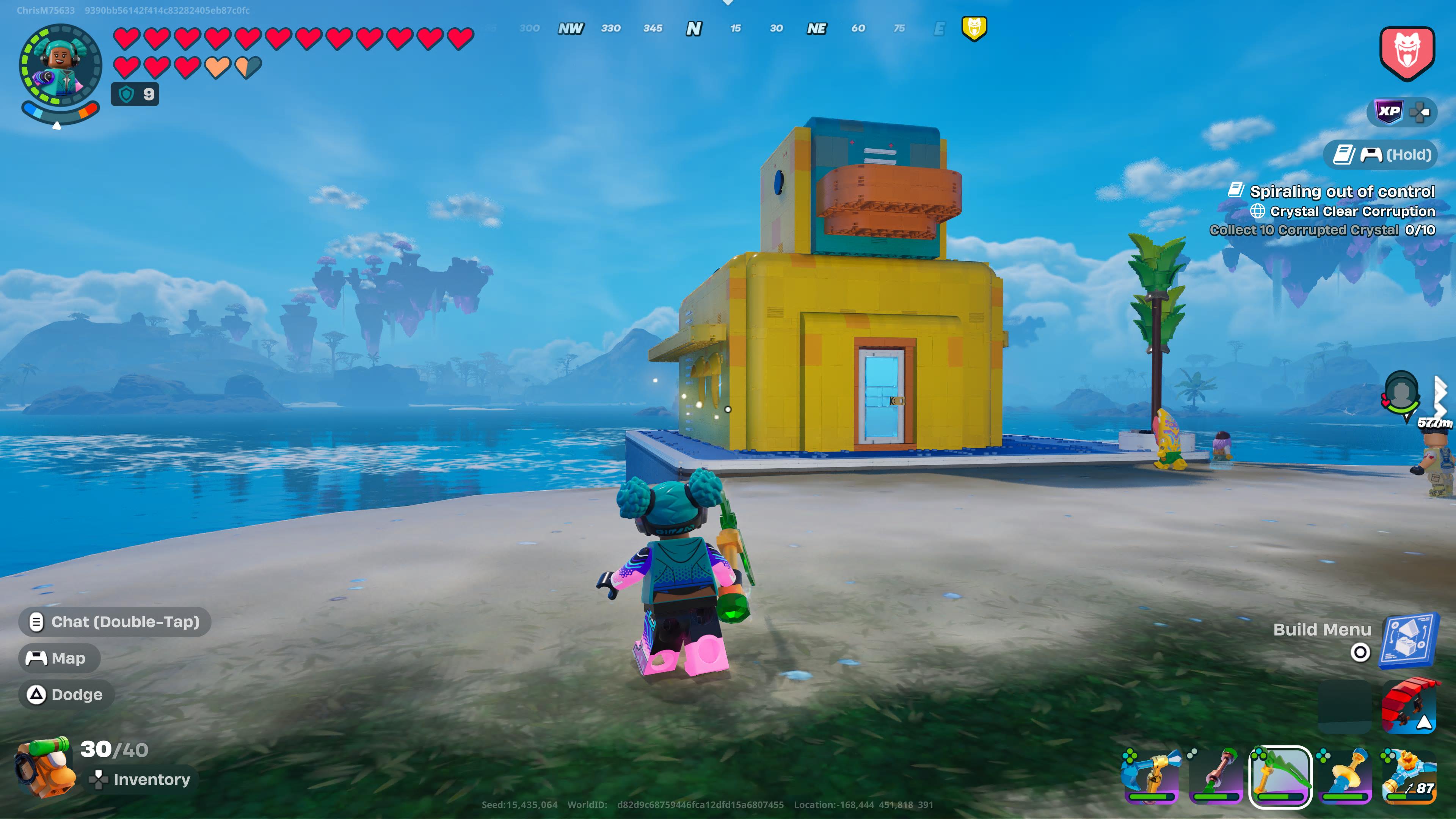Open Chat from the chat button

115,622
